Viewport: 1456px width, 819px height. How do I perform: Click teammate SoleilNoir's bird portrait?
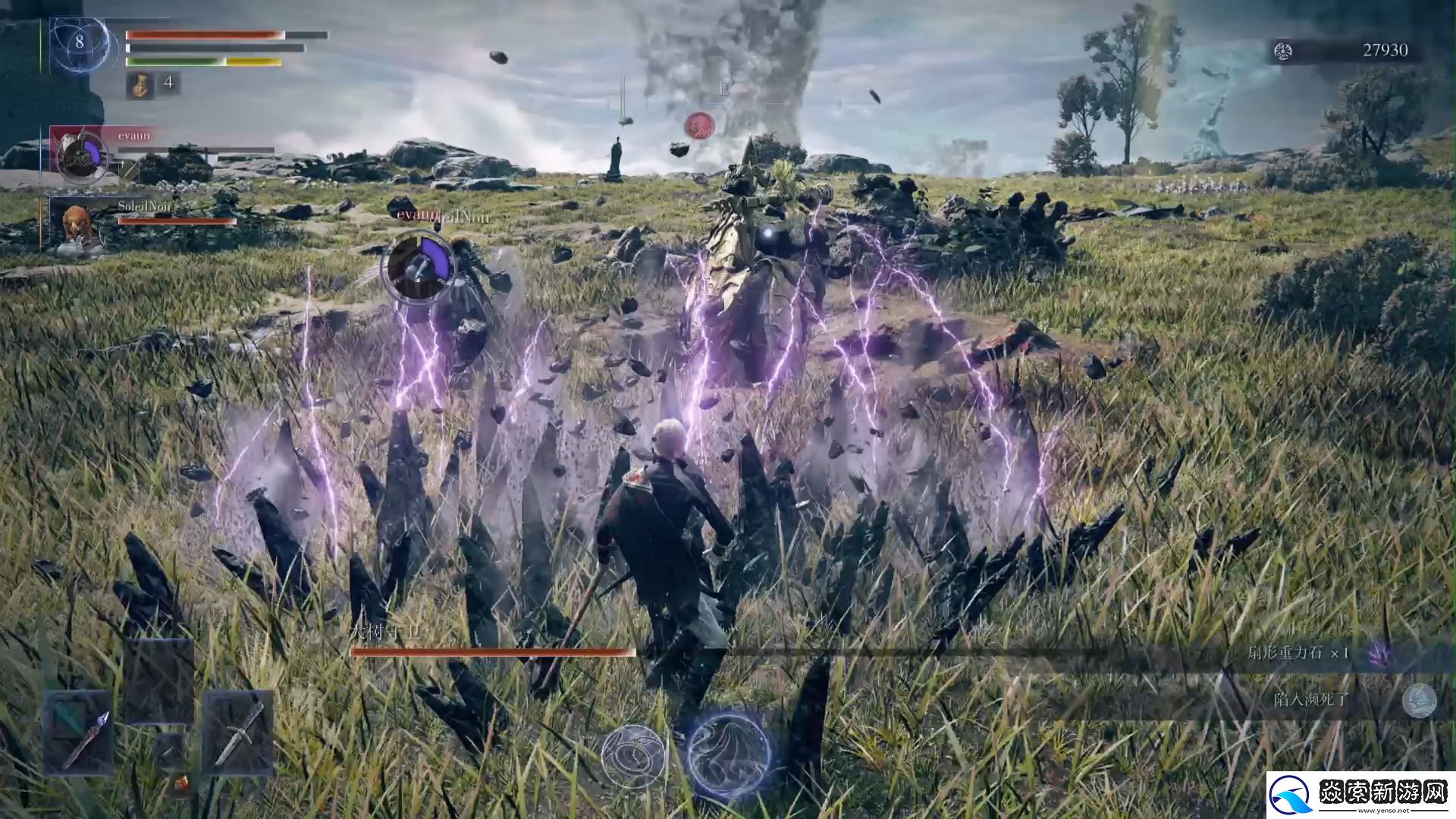pos(77,224)
